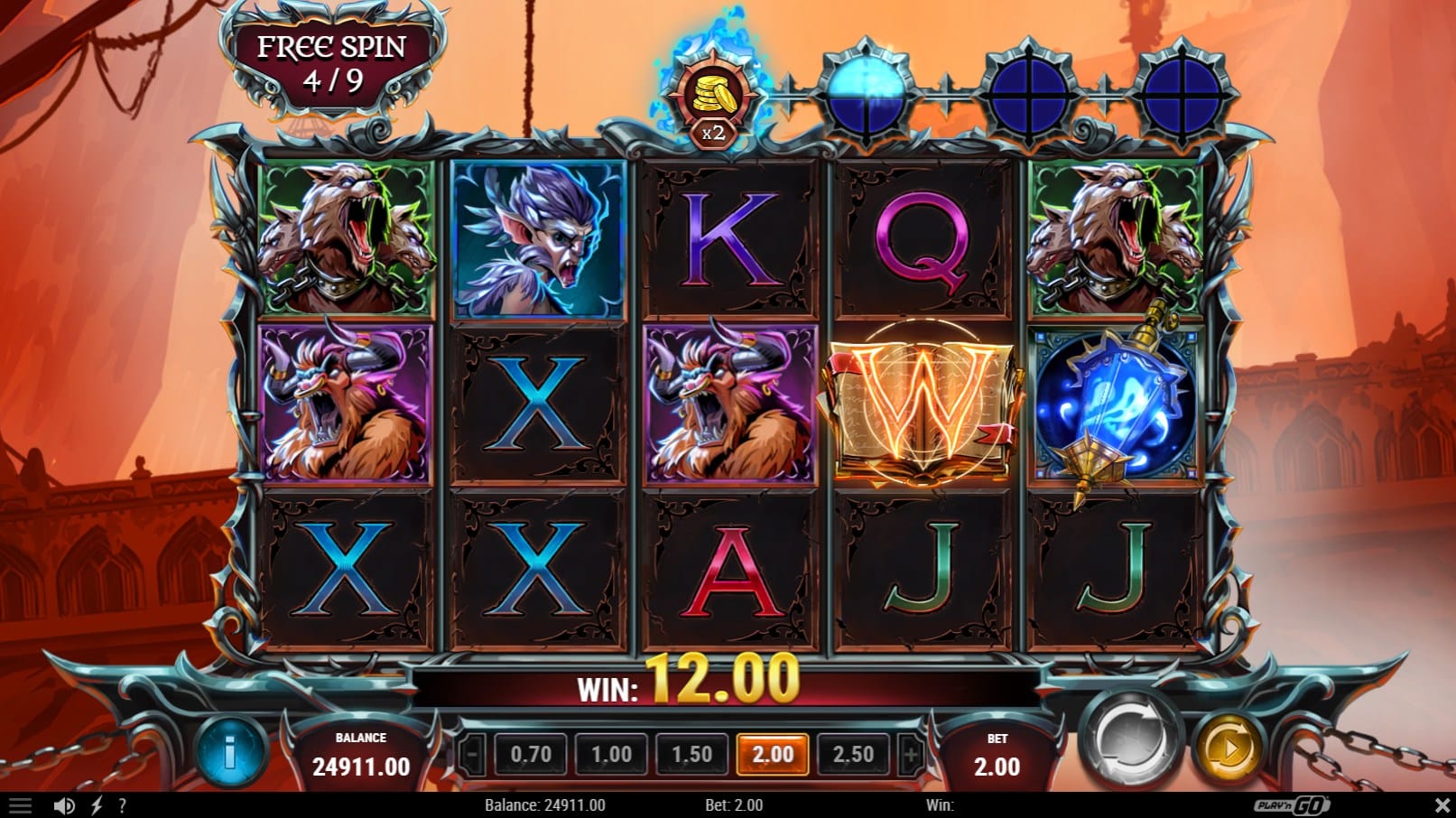
Task: Open help via the question mark
Action: (122, 805)
